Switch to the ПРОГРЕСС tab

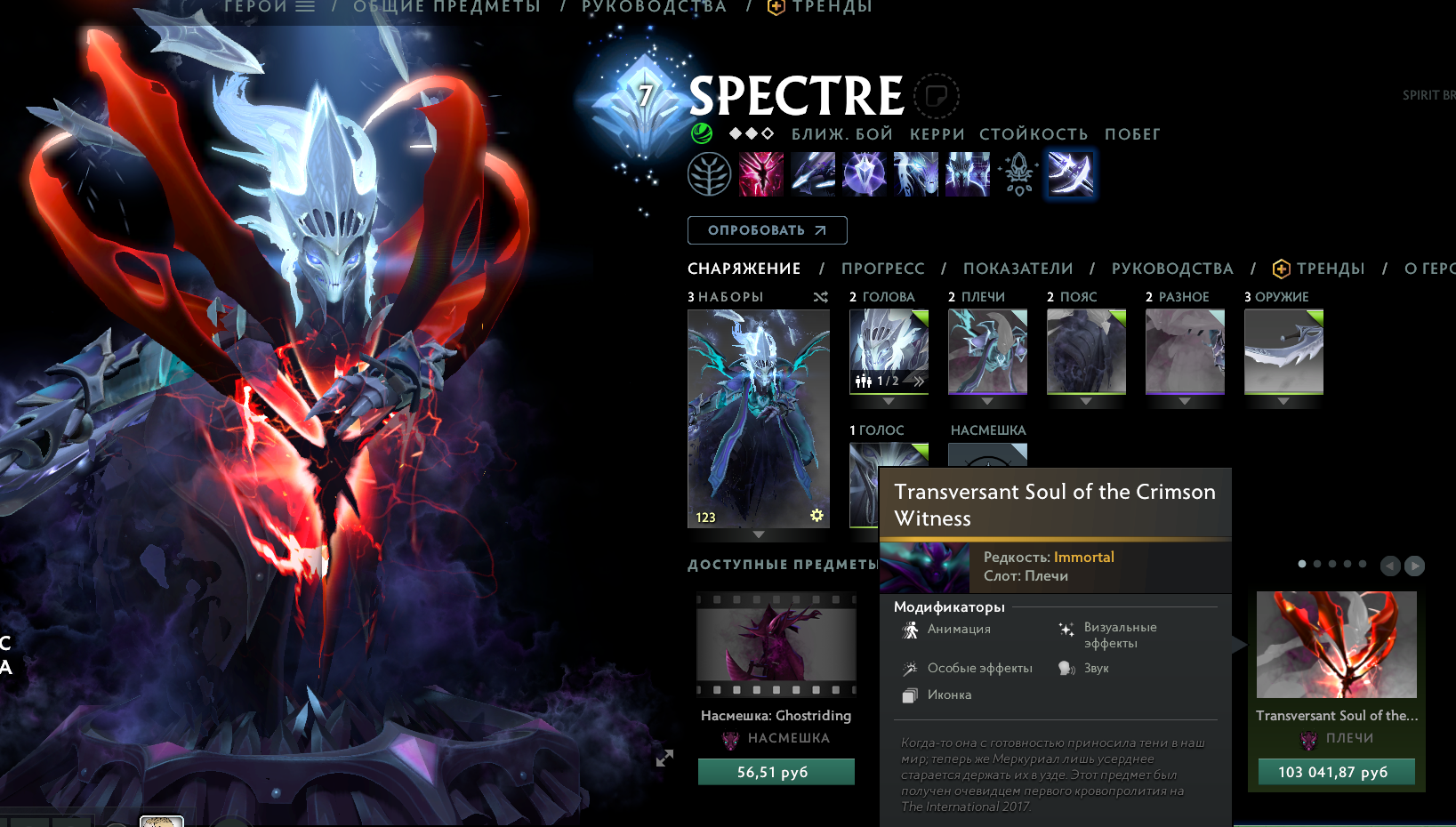tap(883, 269)
